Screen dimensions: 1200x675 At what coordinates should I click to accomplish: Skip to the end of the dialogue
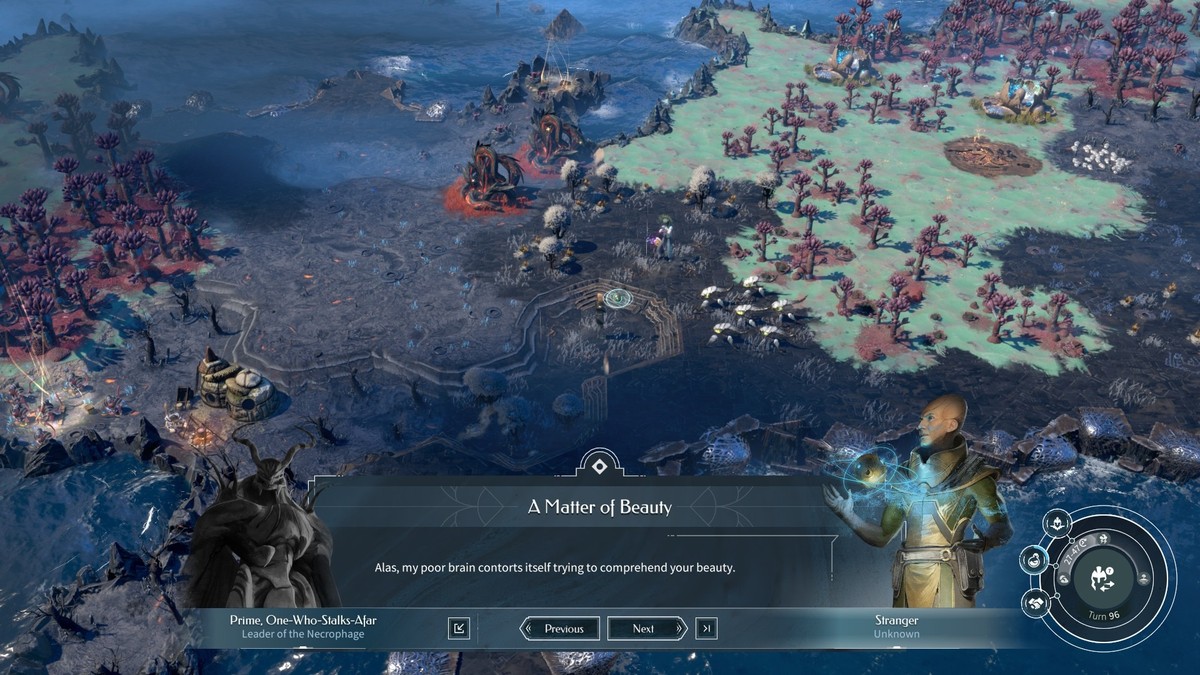click(706, 628)
